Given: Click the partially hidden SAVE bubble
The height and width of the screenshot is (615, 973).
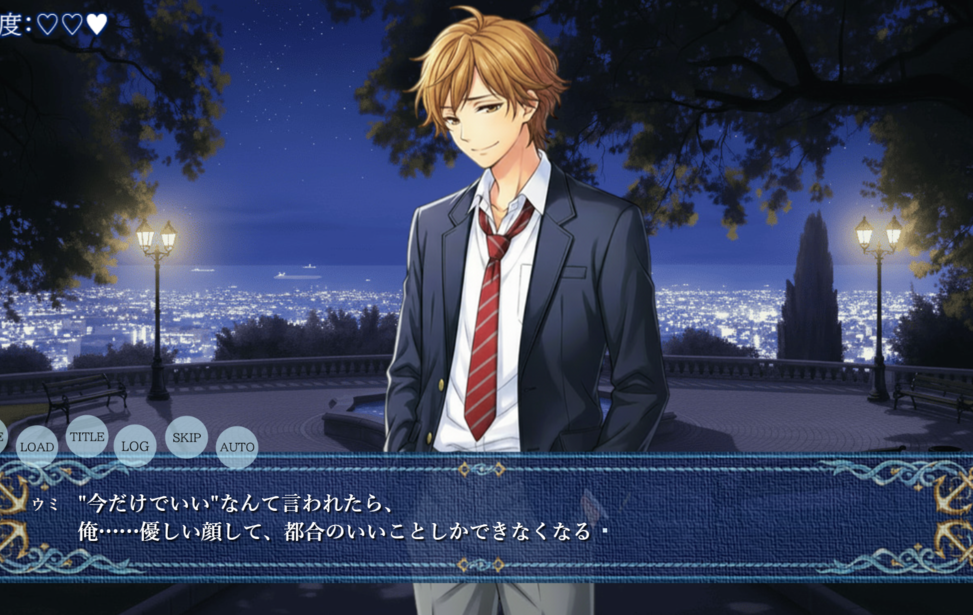Looking at the screenshot, I should (x=2, y=437).
